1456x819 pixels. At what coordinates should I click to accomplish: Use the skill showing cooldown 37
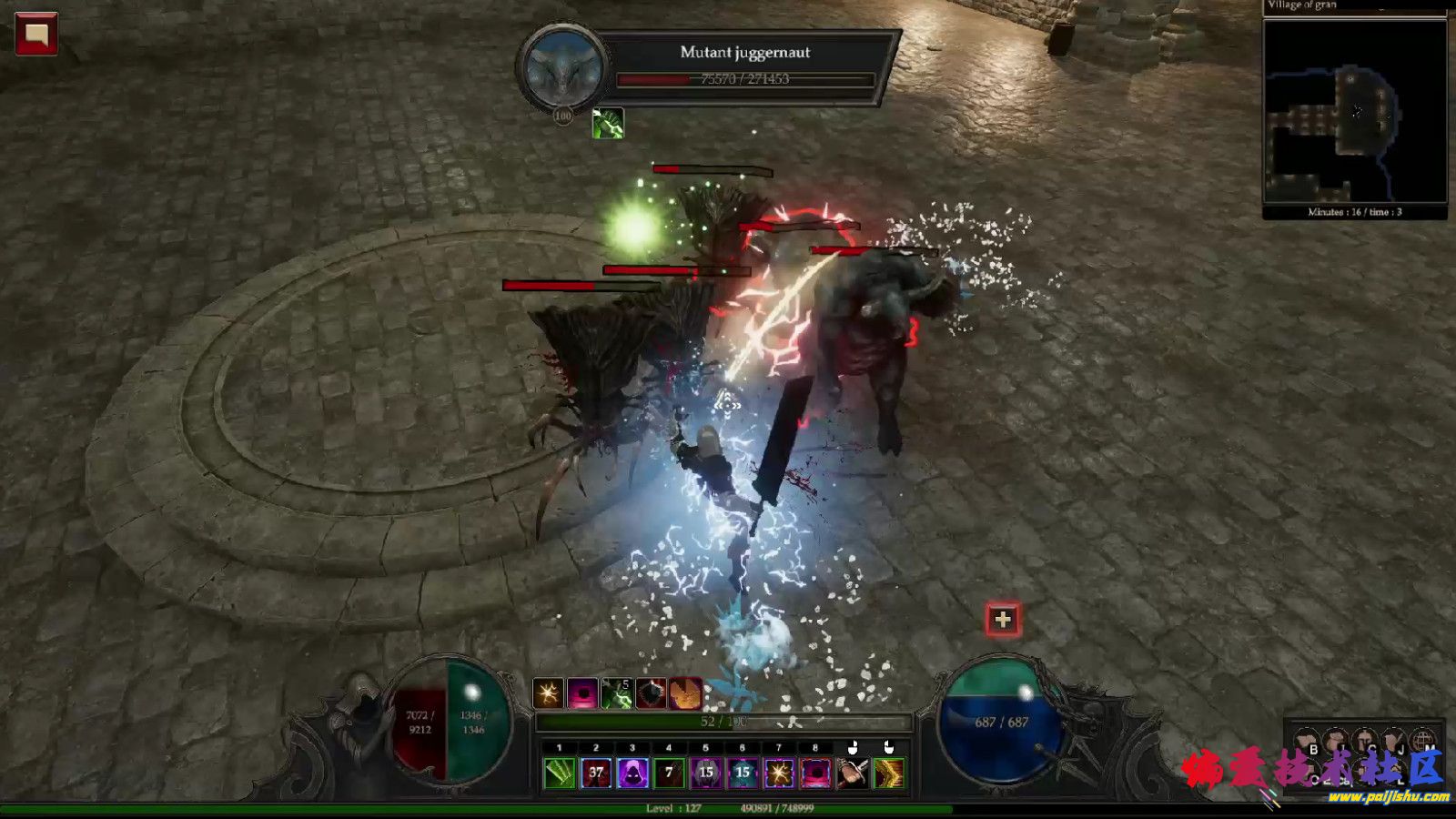pos(596,773)
